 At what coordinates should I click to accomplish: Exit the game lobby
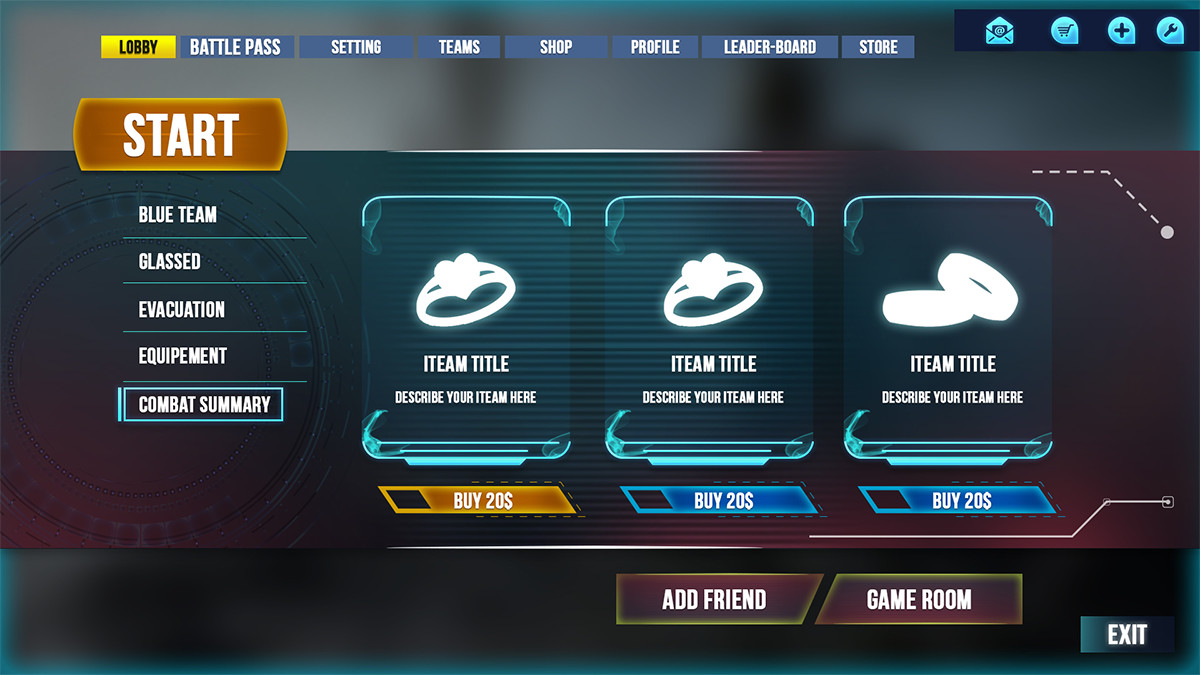[x=1127, y=635]
